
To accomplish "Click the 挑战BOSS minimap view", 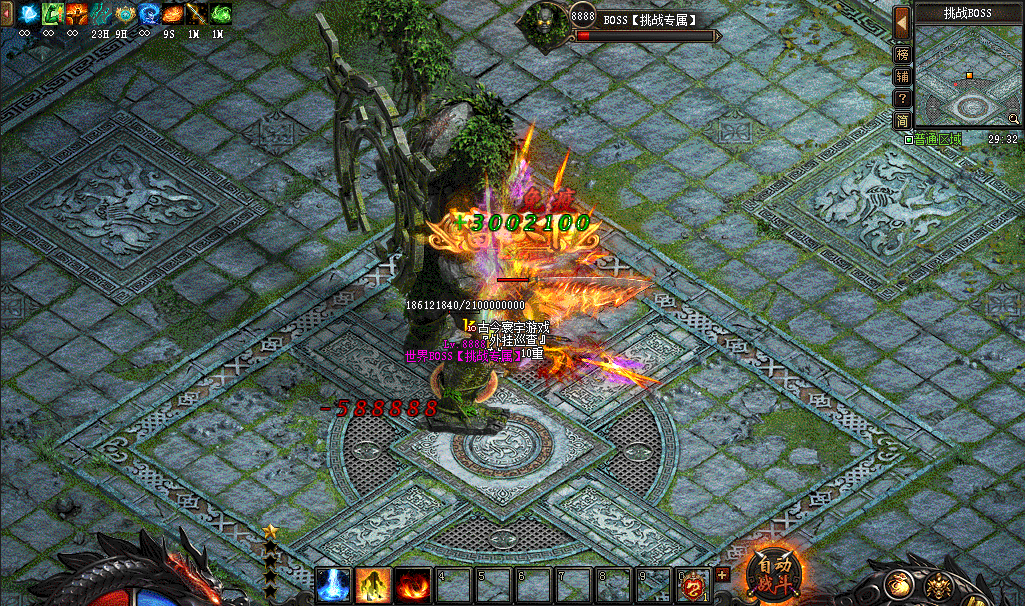I will coord(967,77).
